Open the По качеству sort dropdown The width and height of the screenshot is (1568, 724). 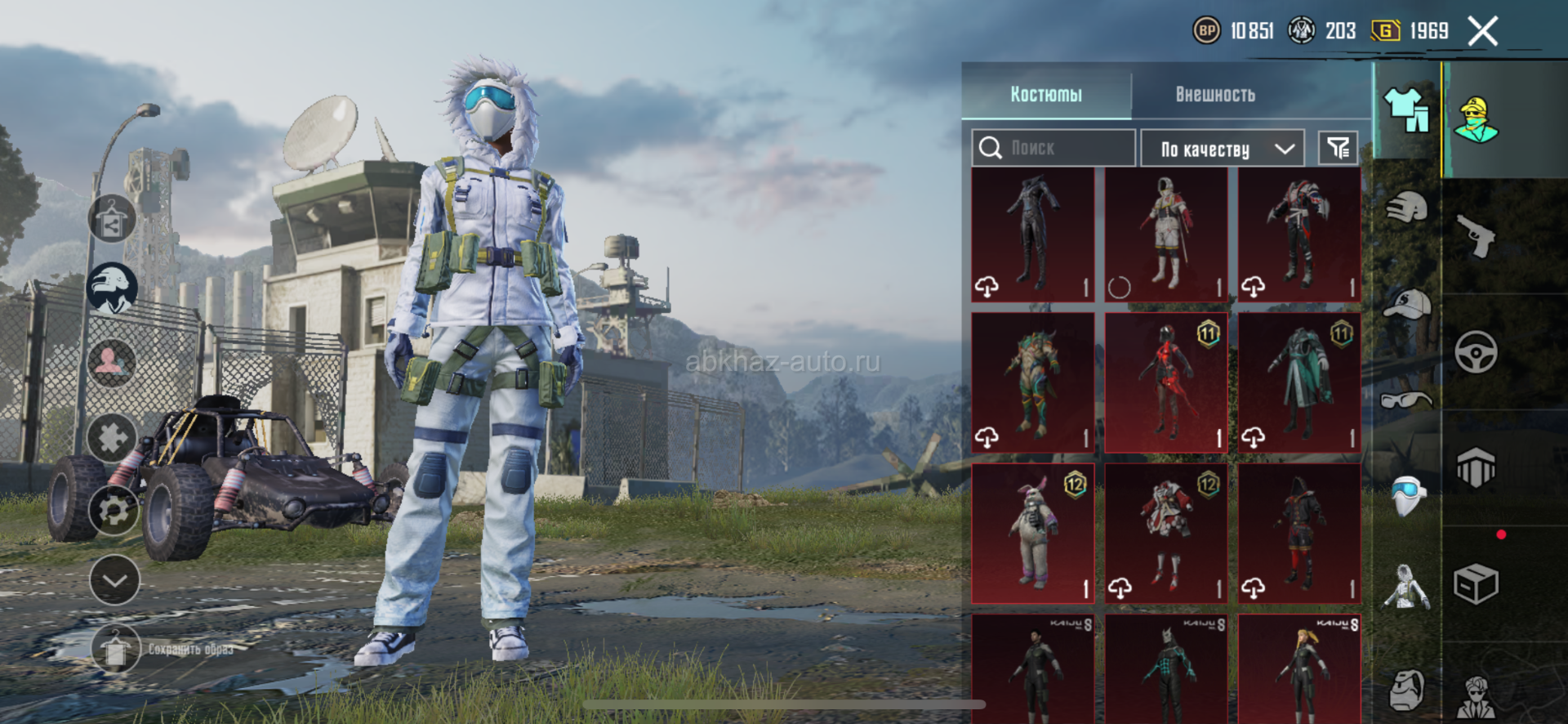pyautogui.click(x=1222, y=149)
